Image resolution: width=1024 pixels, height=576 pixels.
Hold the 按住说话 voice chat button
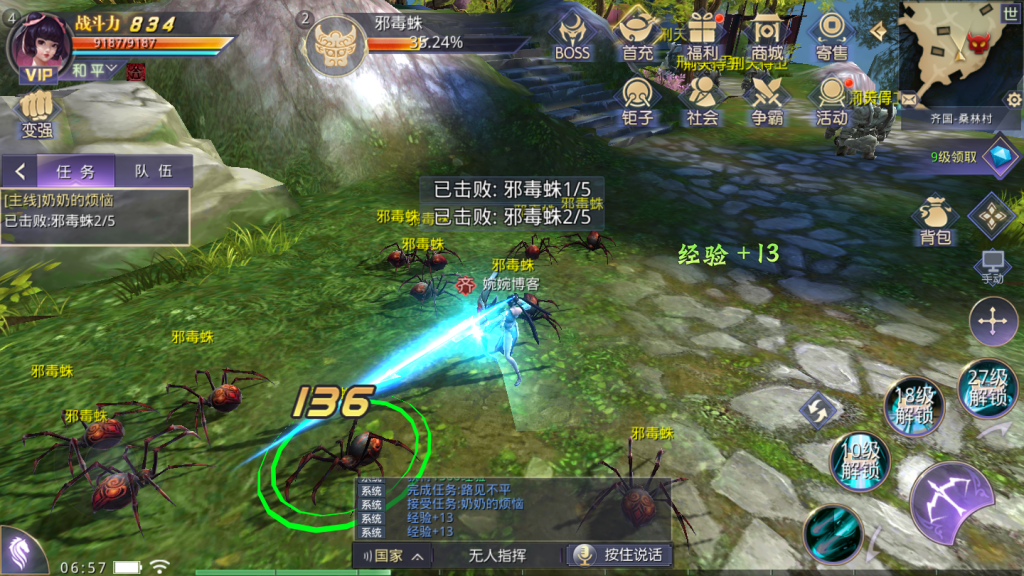point(619,555)
